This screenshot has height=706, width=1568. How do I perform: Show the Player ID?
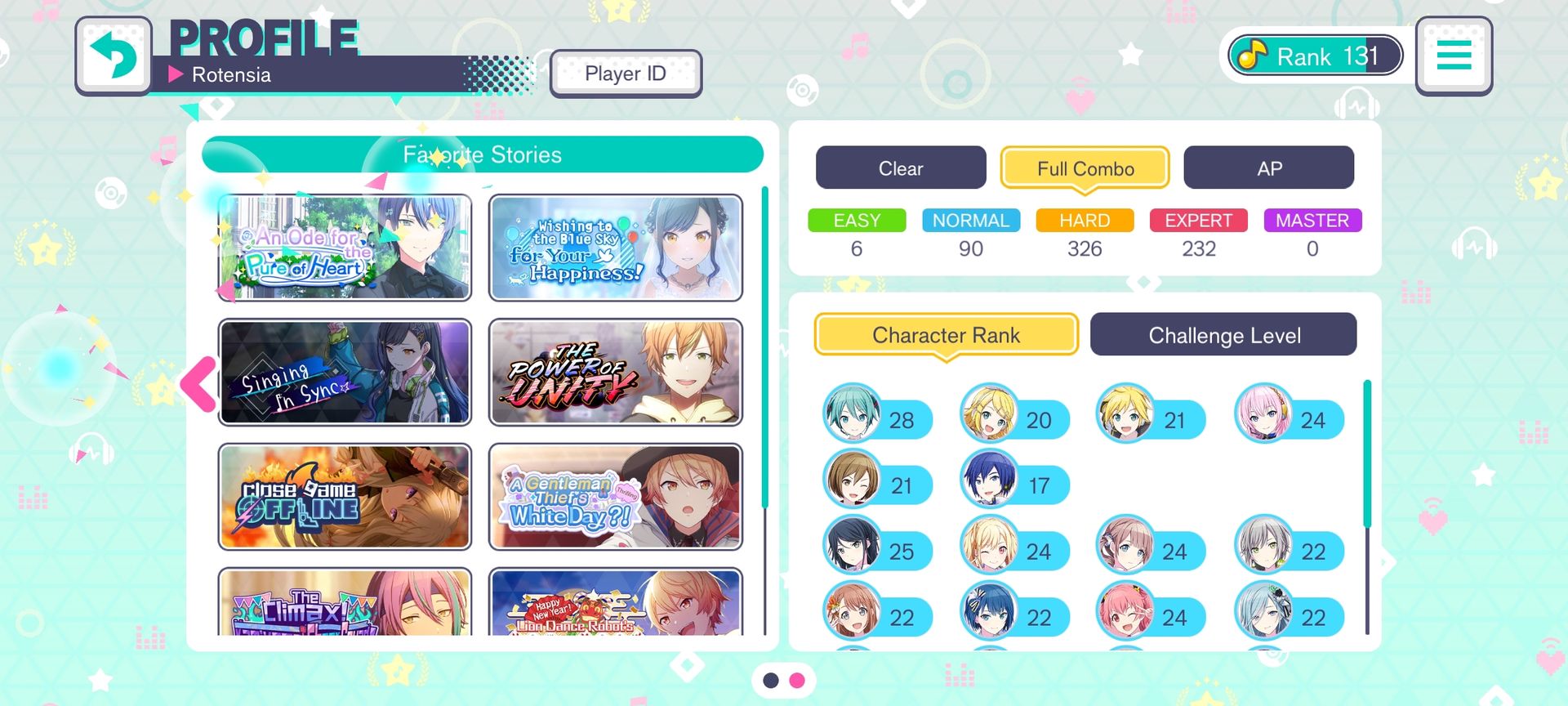tap(626, 74)
